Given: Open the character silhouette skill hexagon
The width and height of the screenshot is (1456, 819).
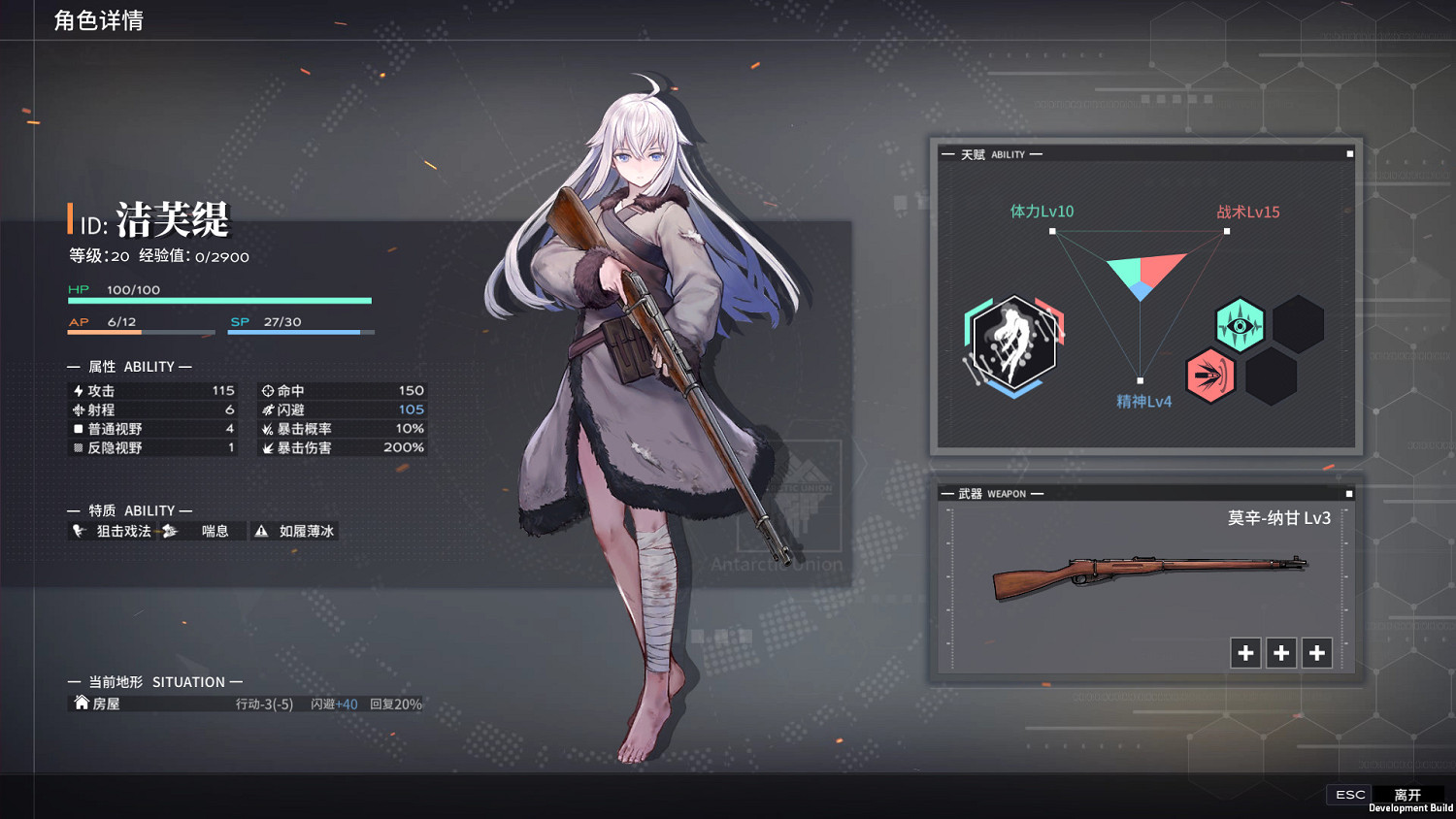Looking at the screenshot, I should [x=1012, y=342].
